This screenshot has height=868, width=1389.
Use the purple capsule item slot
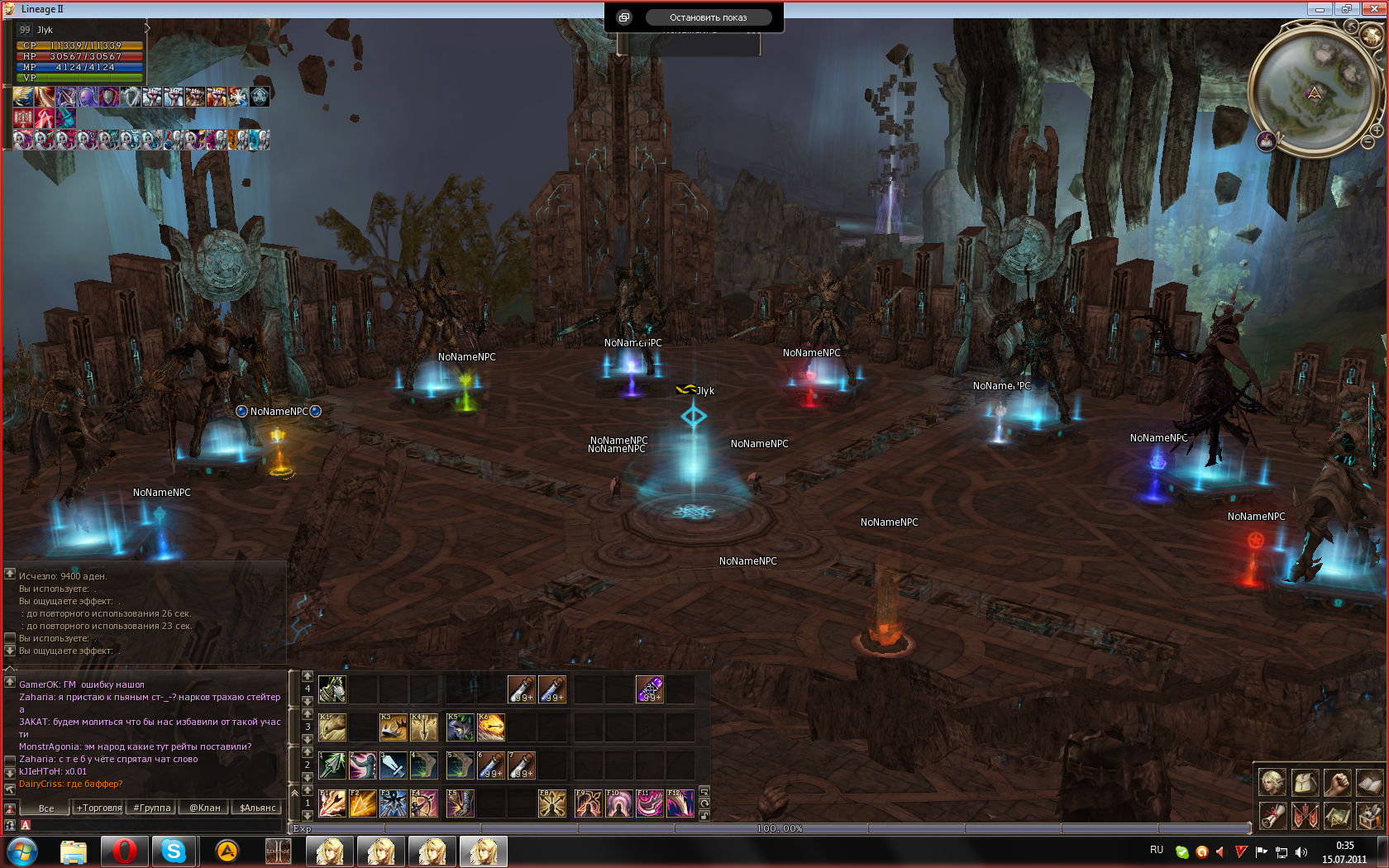point(649,689)
